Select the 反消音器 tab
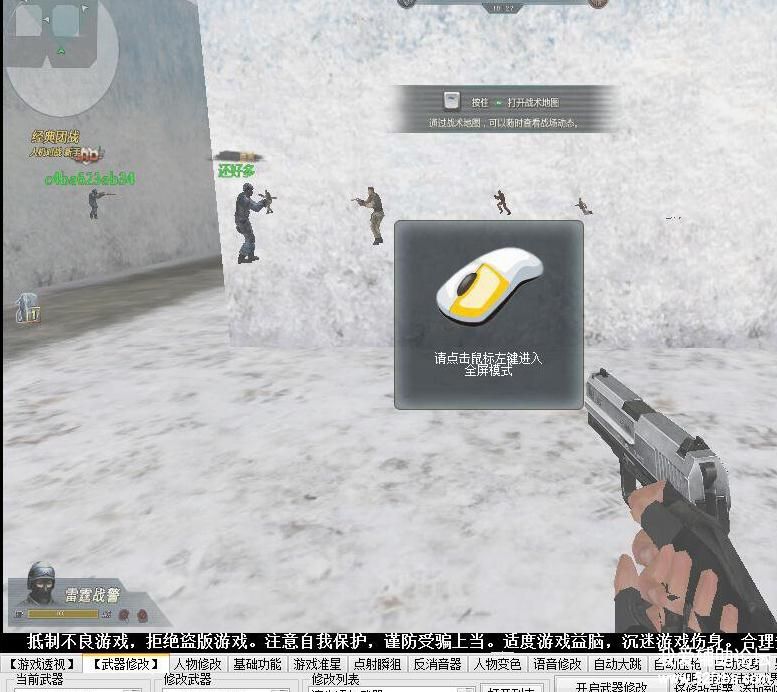777x692 pixels. pyautogui.click(x=438, y=664)
